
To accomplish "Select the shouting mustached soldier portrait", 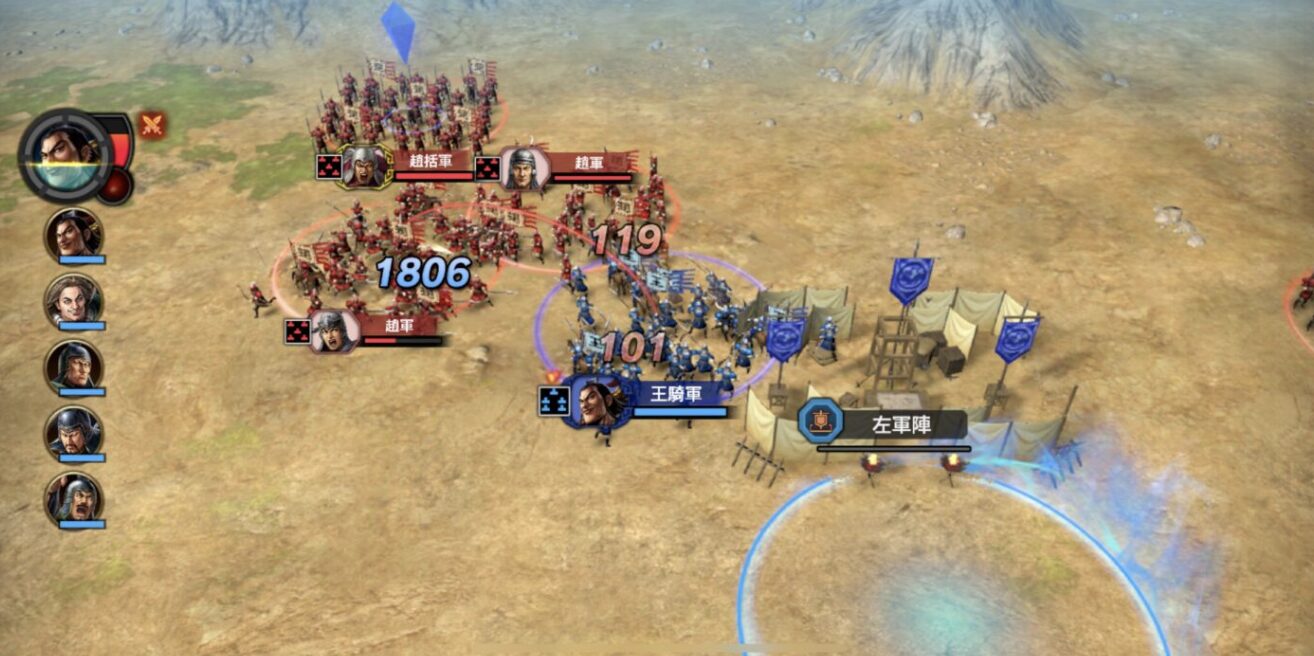I will coord(73,498).
